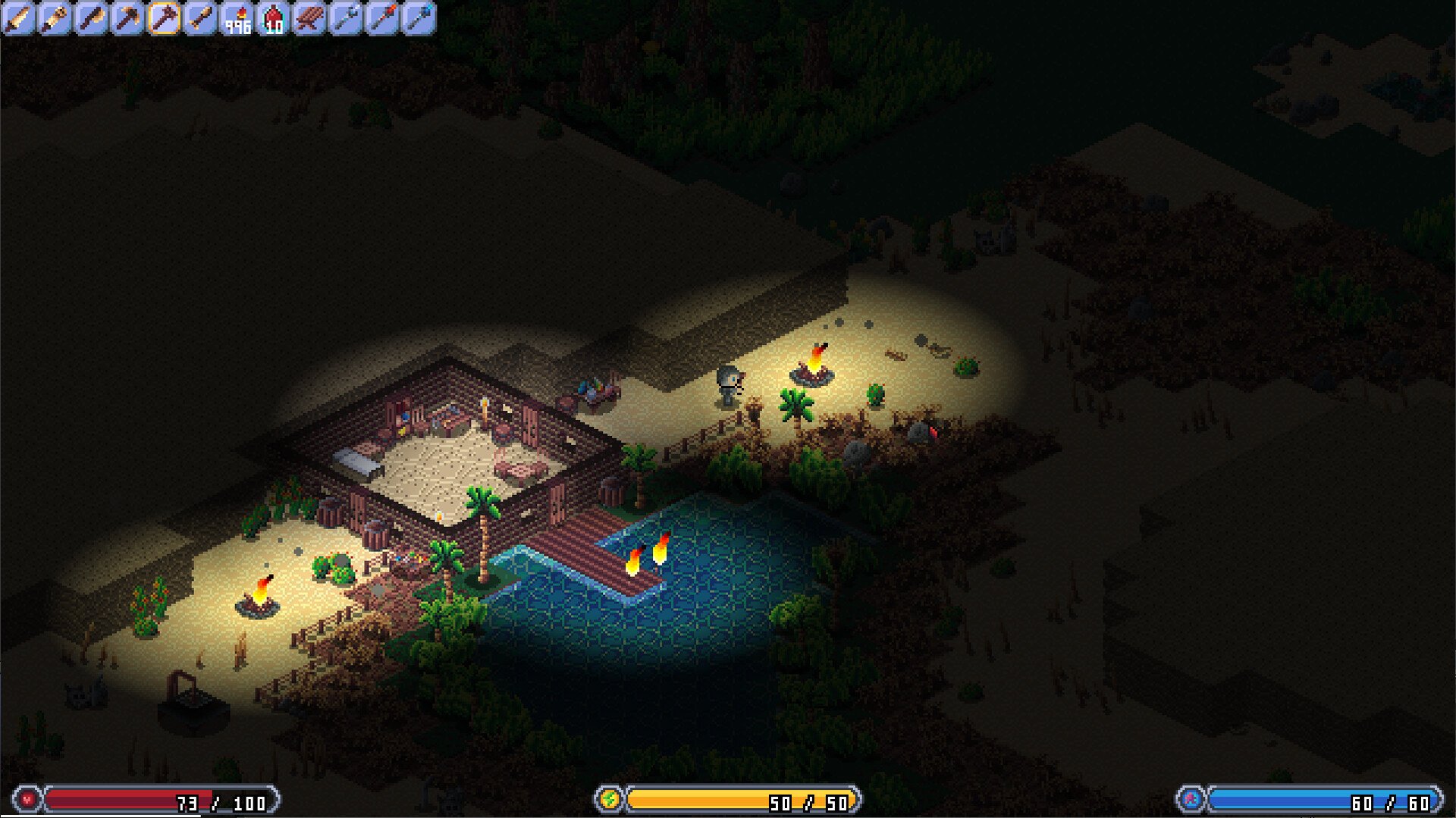Select the wooden club hotbar slot

[200, 18]
